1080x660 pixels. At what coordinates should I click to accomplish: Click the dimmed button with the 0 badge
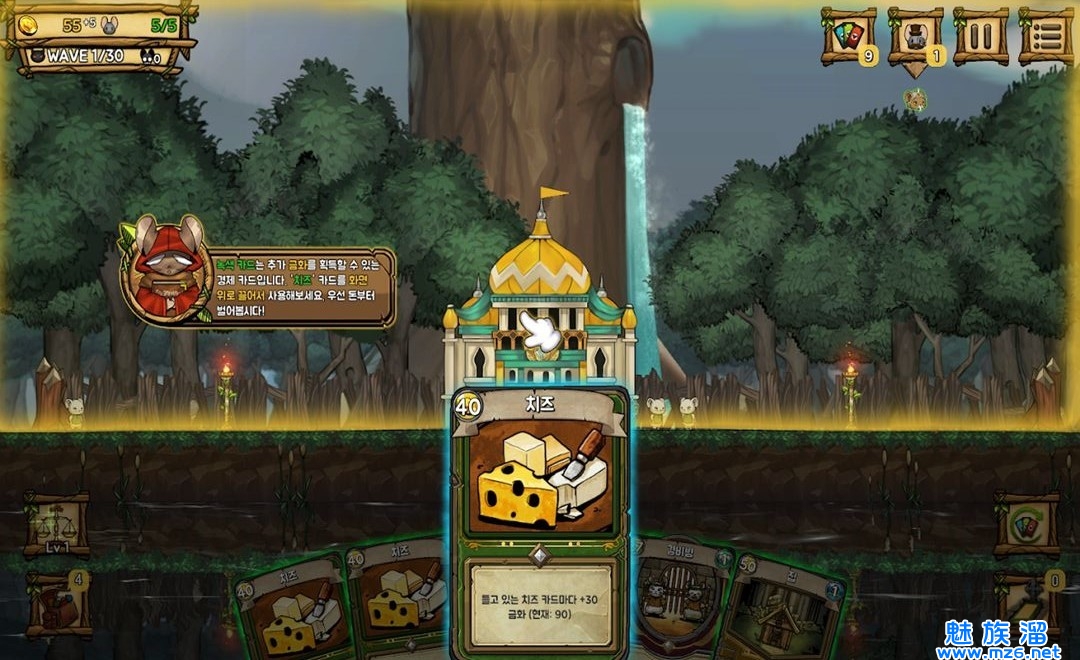coord(1027,603)
